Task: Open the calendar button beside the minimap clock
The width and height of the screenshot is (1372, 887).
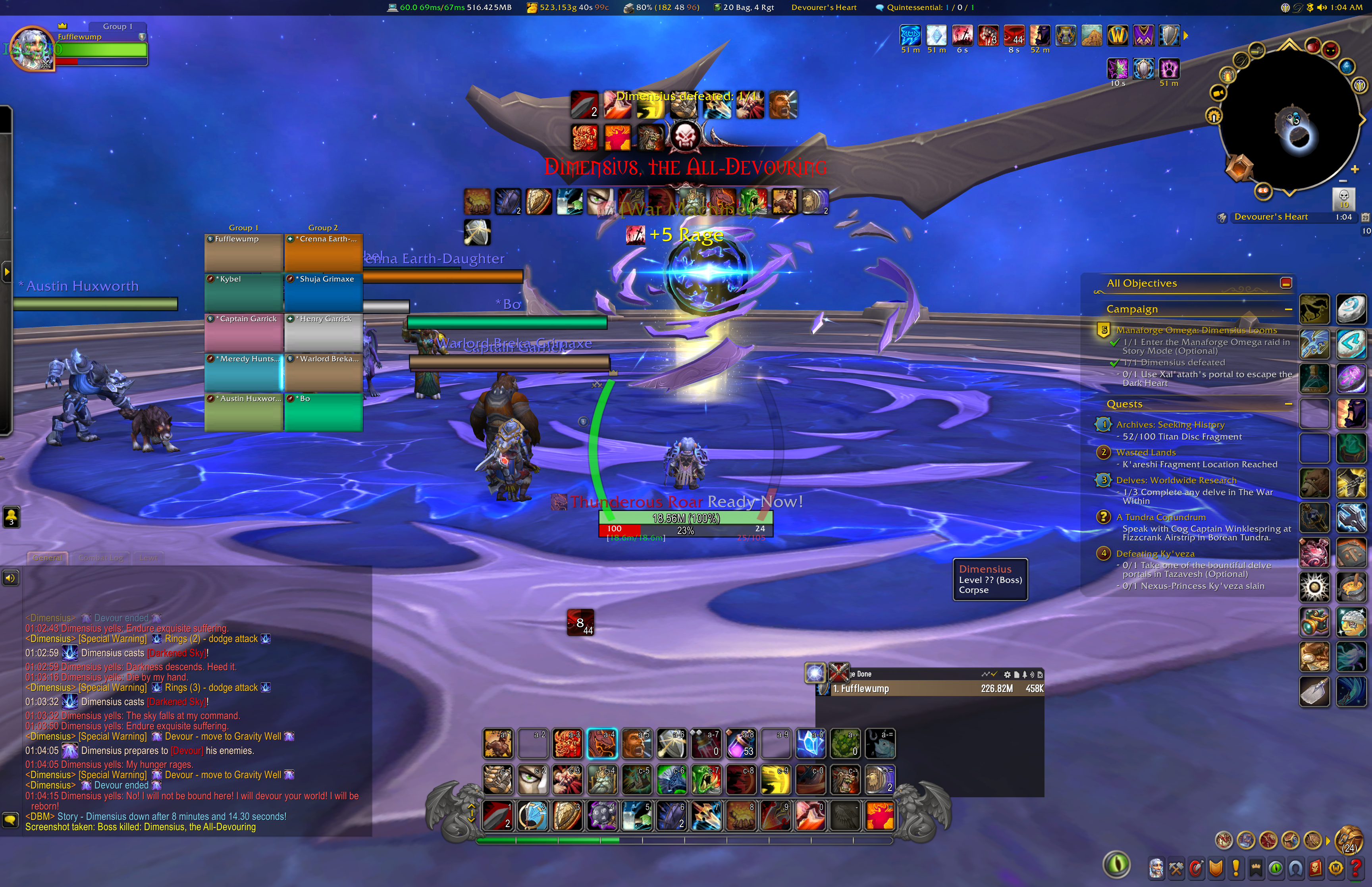Action: coord(1365,217)
